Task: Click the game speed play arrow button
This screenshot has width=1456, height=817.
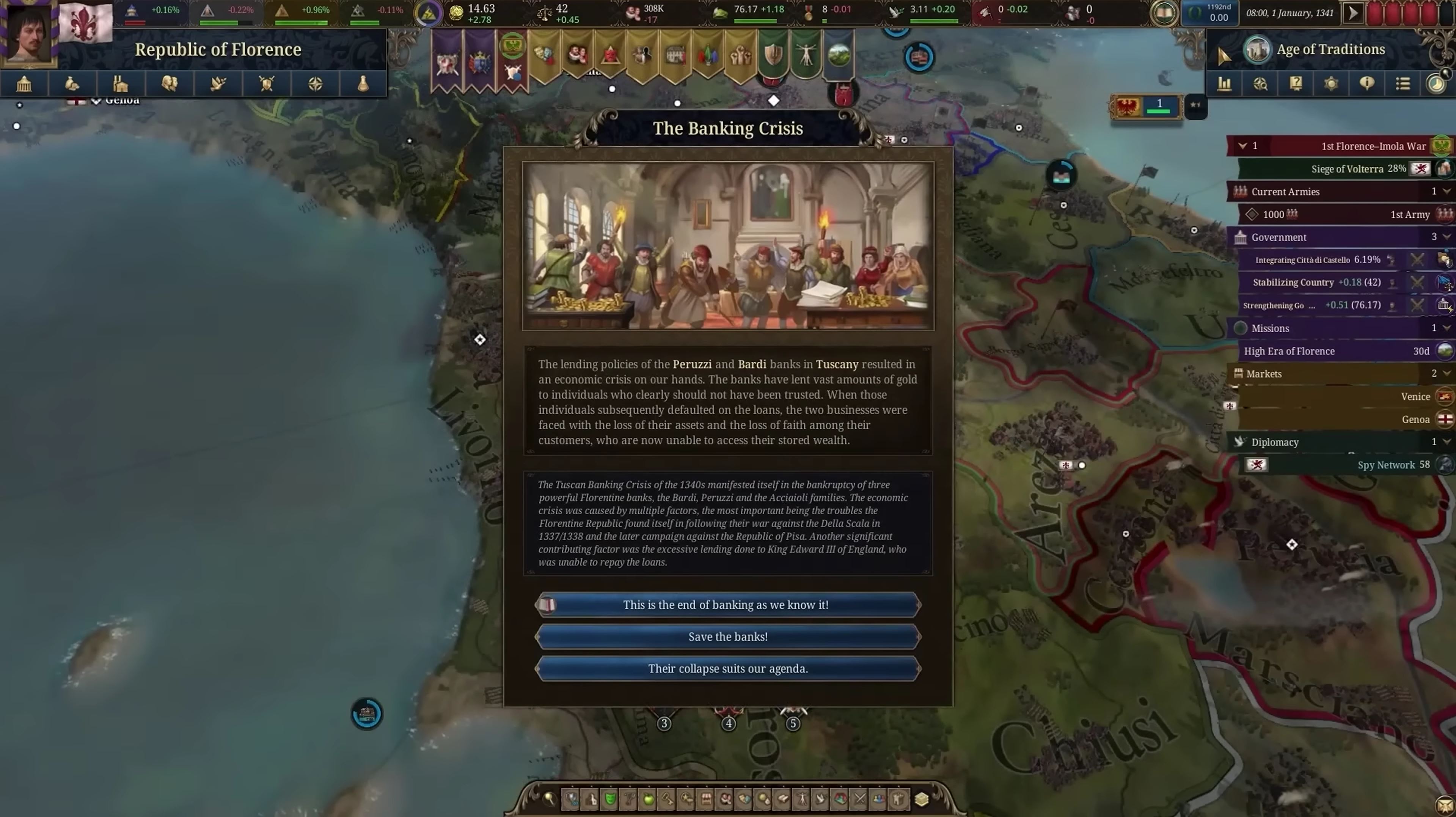Action: (x=1353, y=13)
